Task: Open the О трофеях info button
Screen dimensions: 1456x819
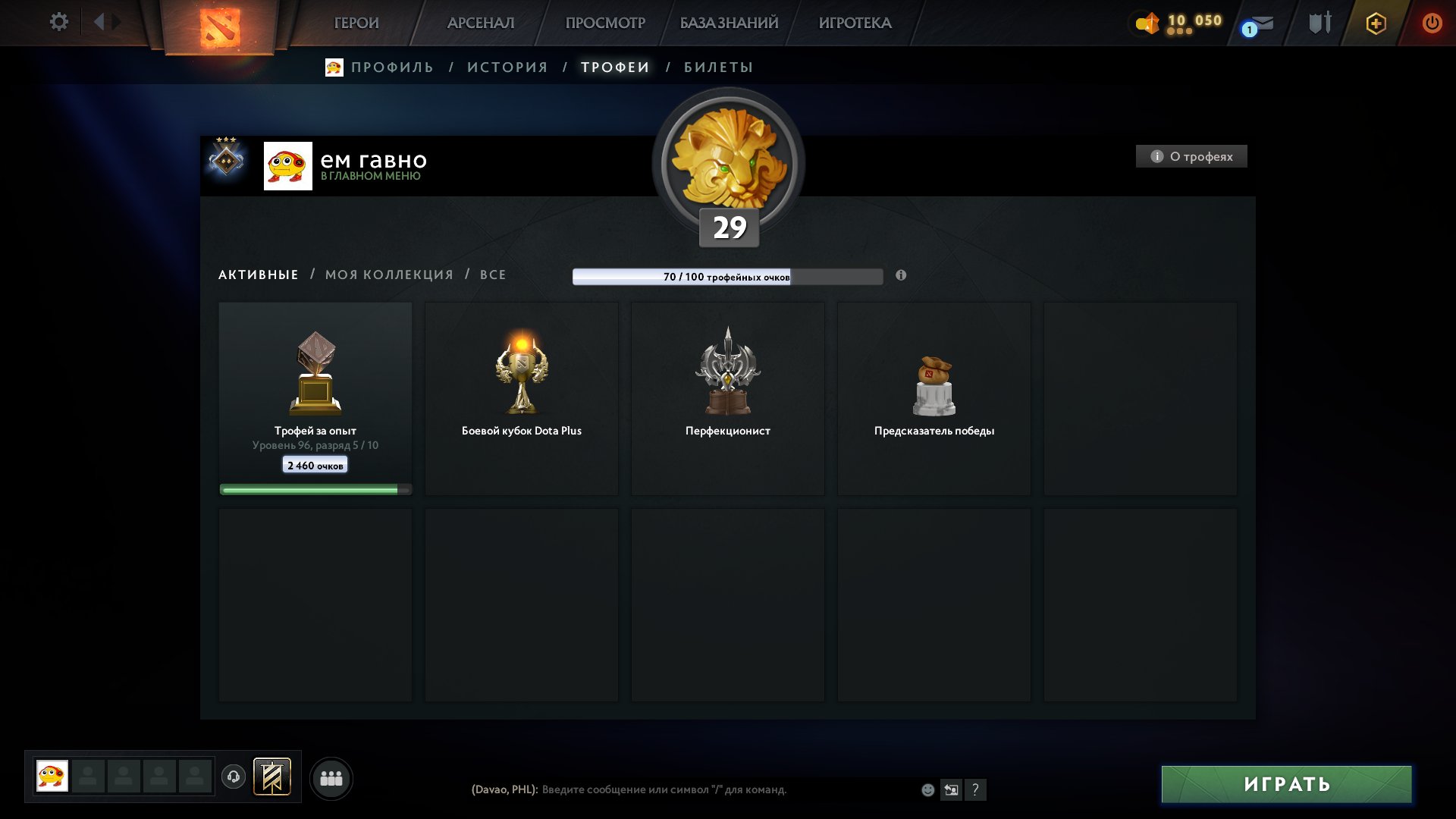Action: (x=1191, y=156)
